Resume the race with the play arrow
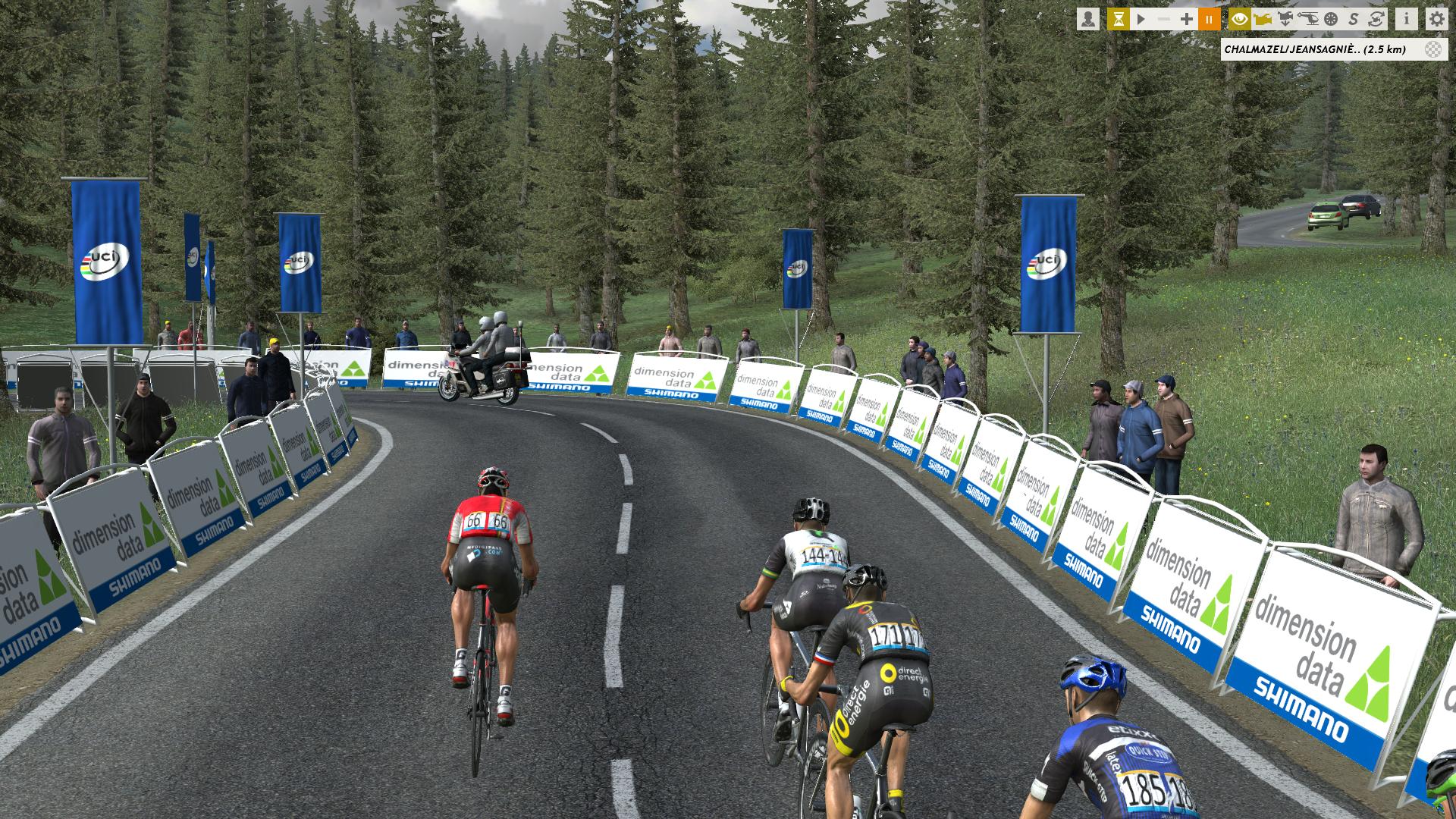Viewport: 1456px width, 819px height. (x=1141, y=19)
